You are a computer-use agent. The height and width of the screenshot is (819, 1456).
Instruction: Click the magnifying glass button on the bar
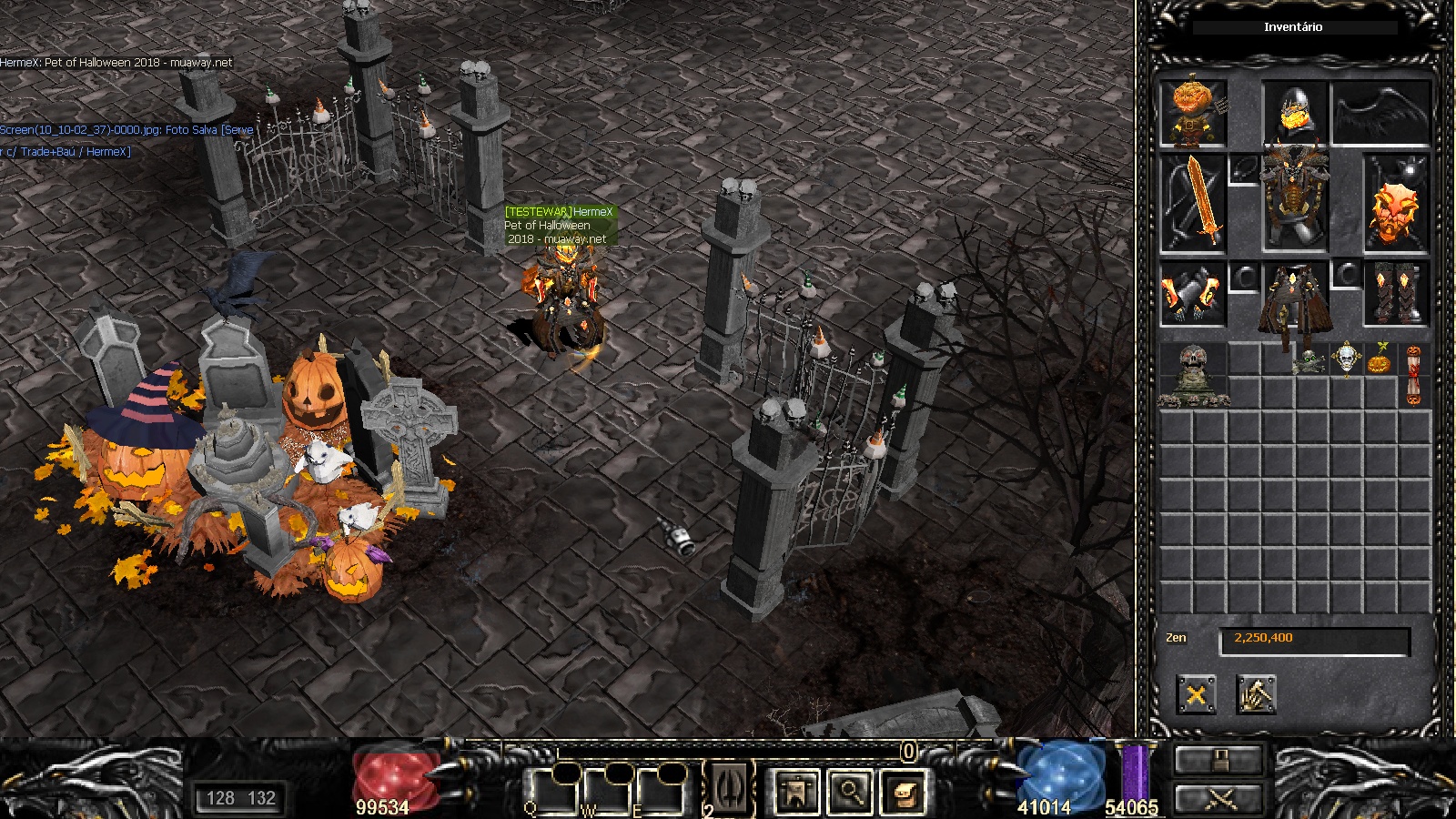pos(850,790)
